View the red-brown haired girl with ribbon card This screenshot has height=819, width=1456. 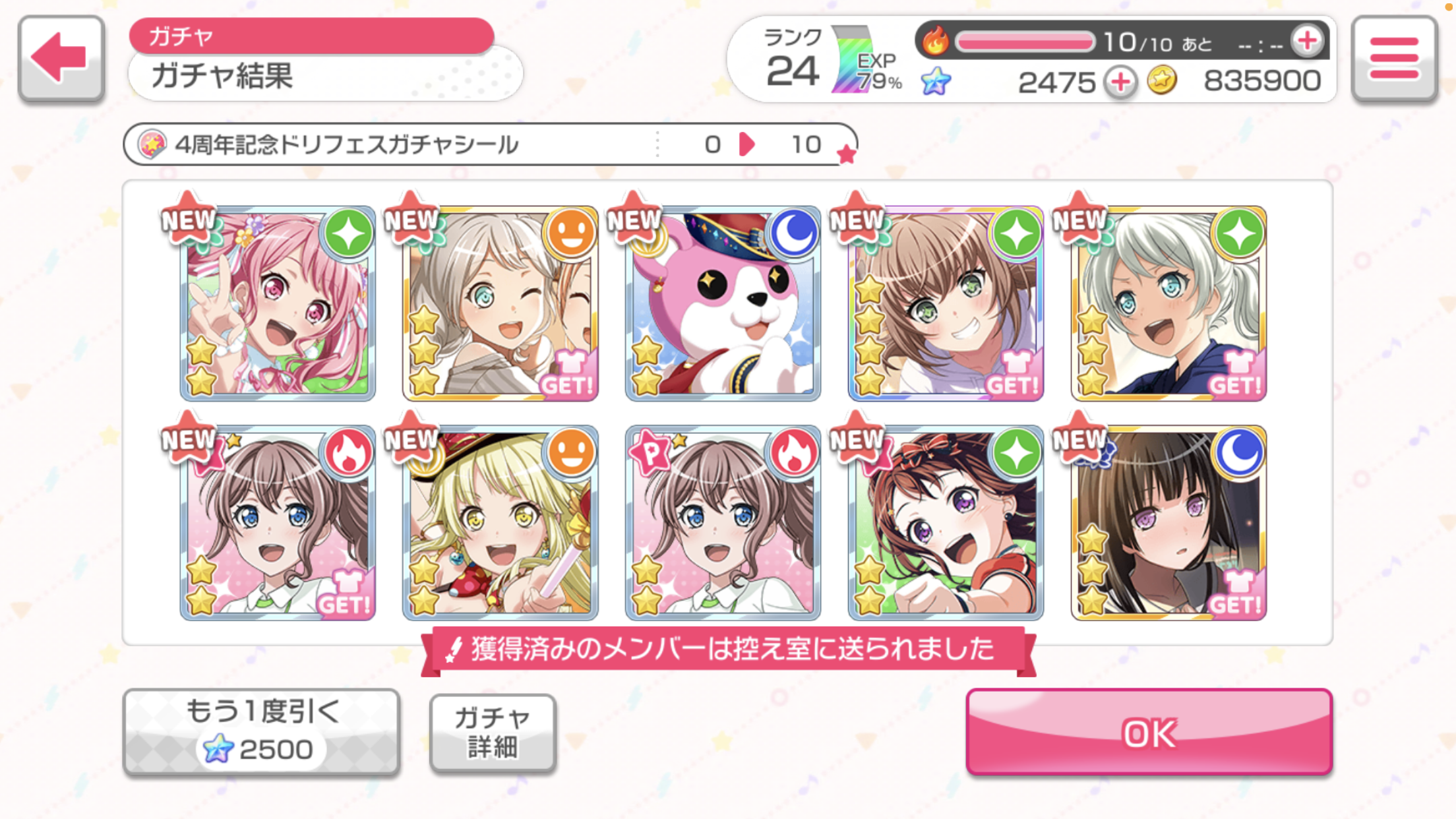tap(946, 523)
